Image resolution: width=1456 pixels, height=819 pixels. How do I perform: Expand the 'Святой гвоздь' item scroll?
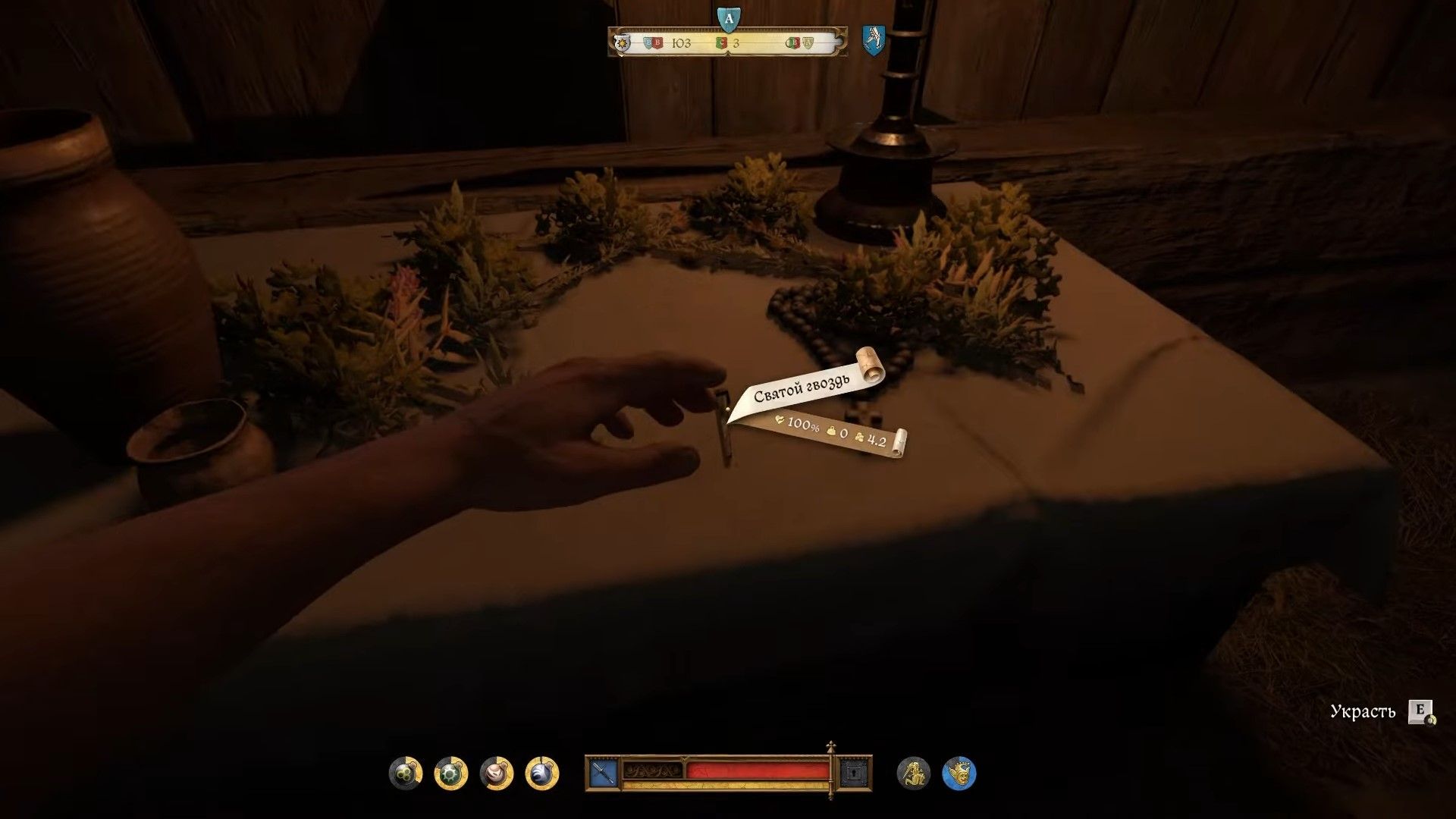(x=800, y=387)
